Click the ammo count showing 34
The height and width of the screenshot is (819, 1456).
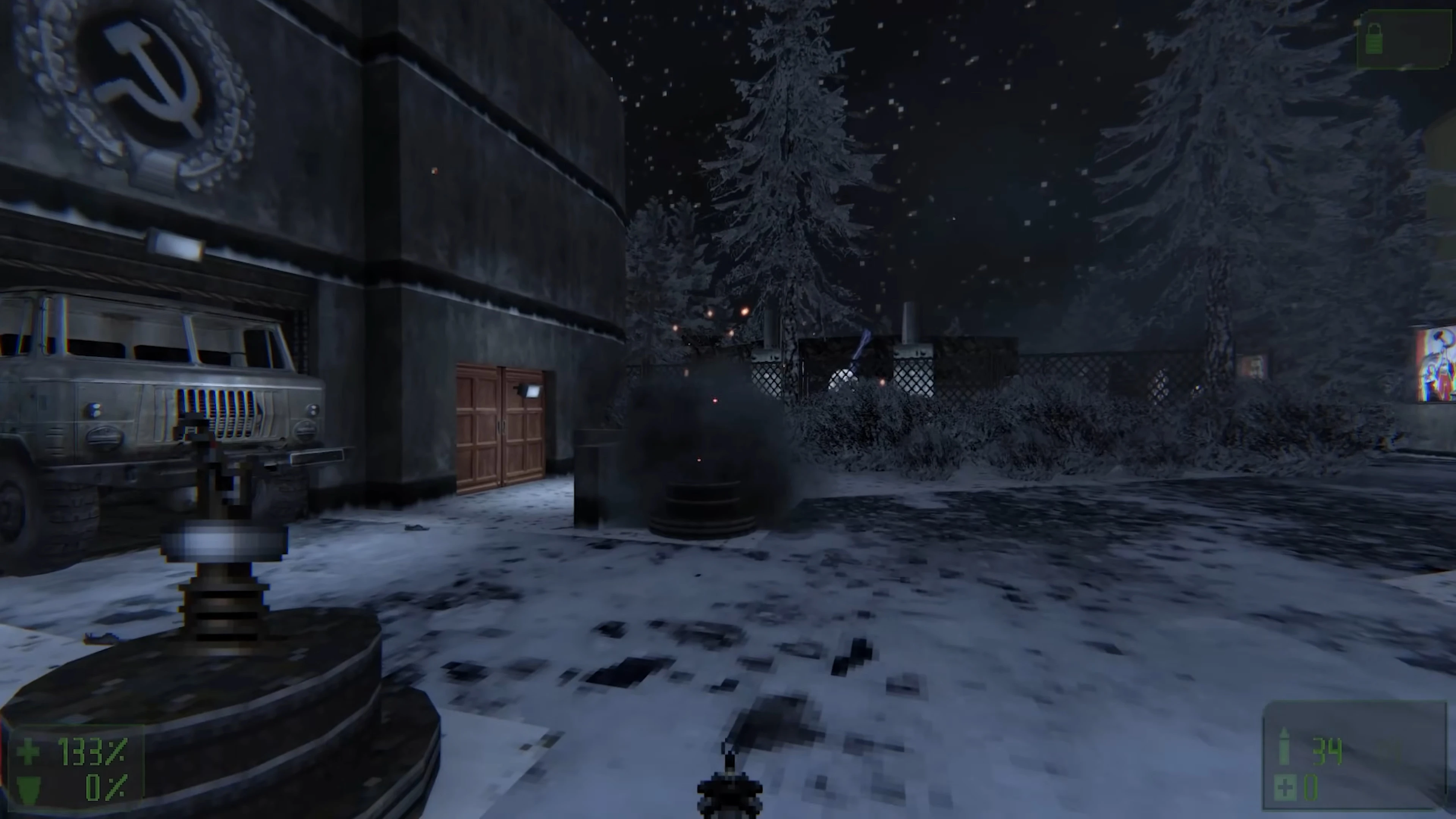pos(1327,751)
